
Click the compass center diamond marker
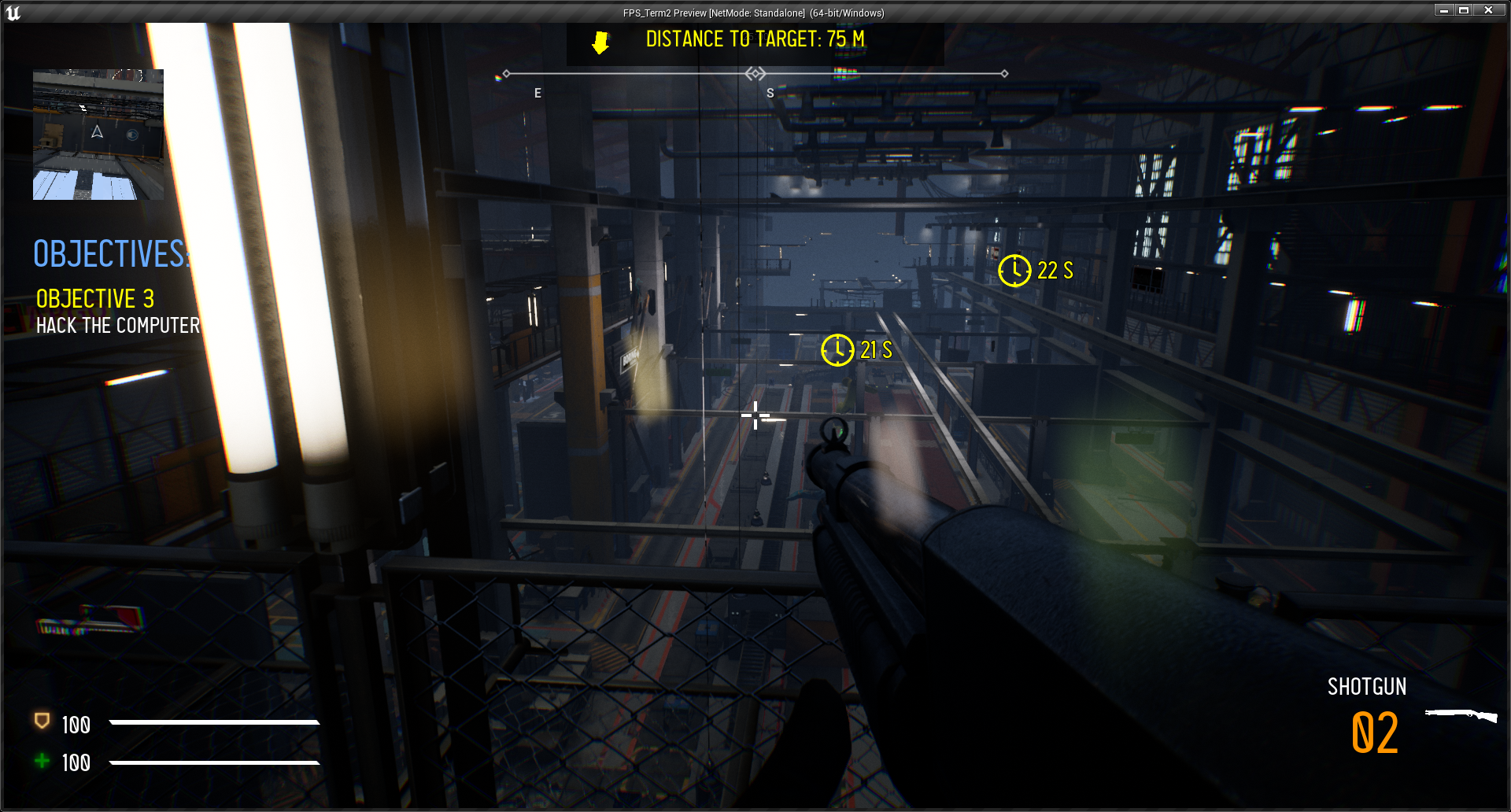[x=755, y=73]
